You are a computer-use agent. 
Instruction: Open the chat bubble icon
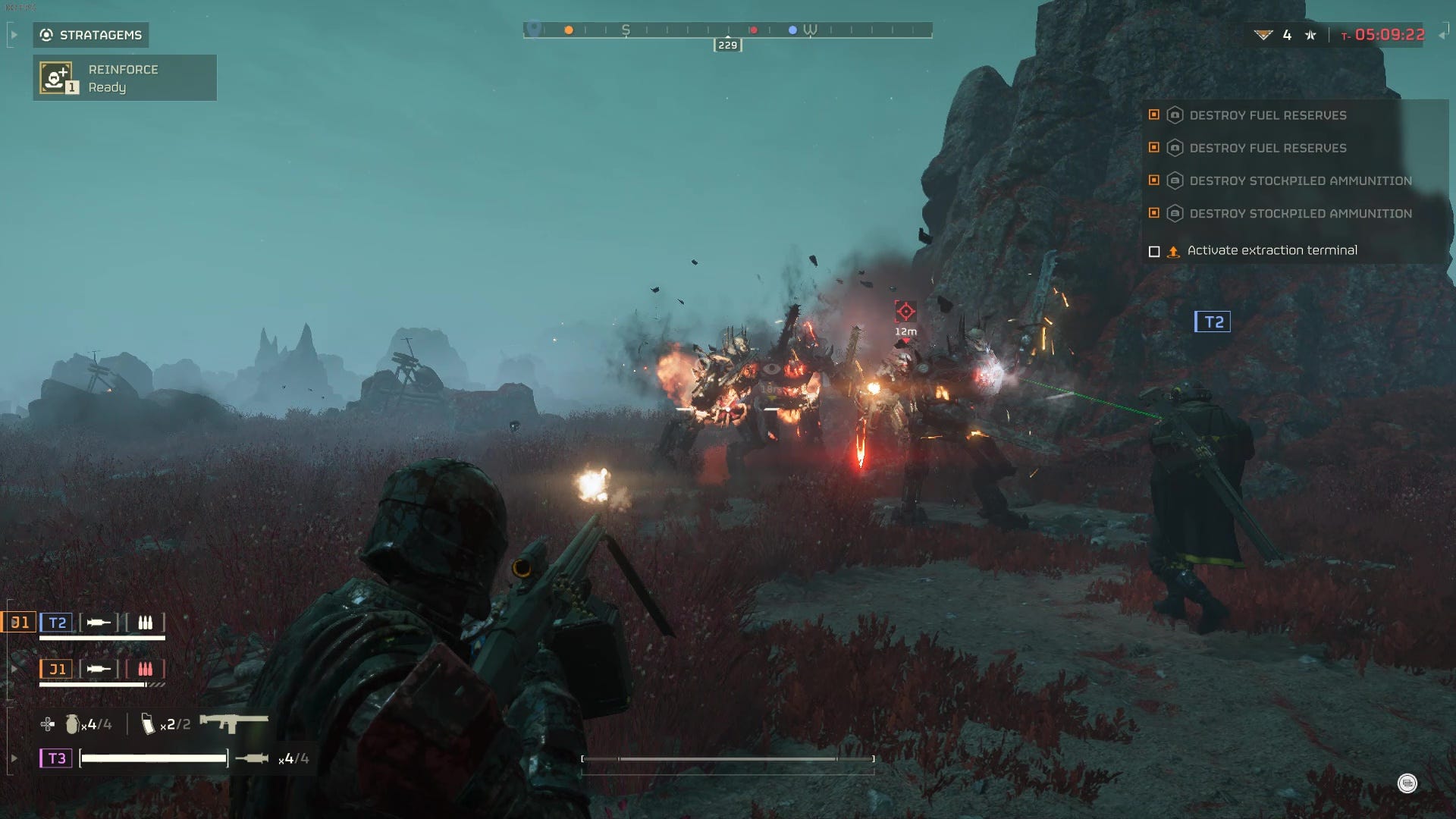pos(1407,783)
